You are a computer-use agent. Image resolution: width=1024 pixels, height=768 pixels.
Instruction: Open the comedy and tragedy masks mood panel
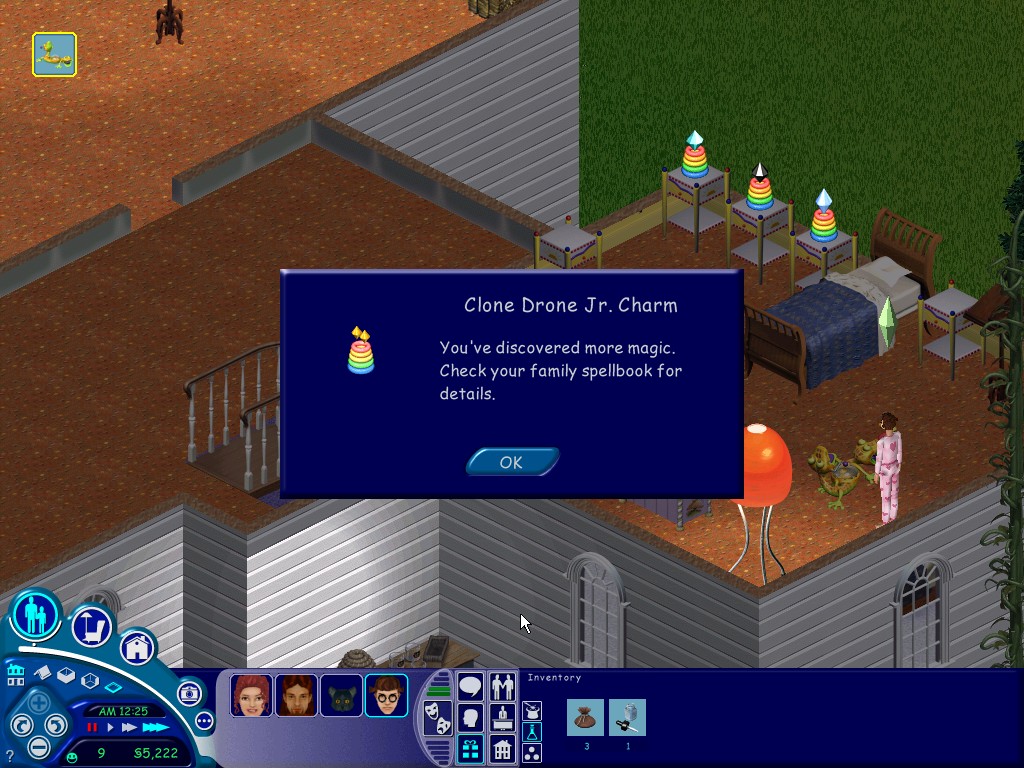pyautogui.click(x=437, y=716)
